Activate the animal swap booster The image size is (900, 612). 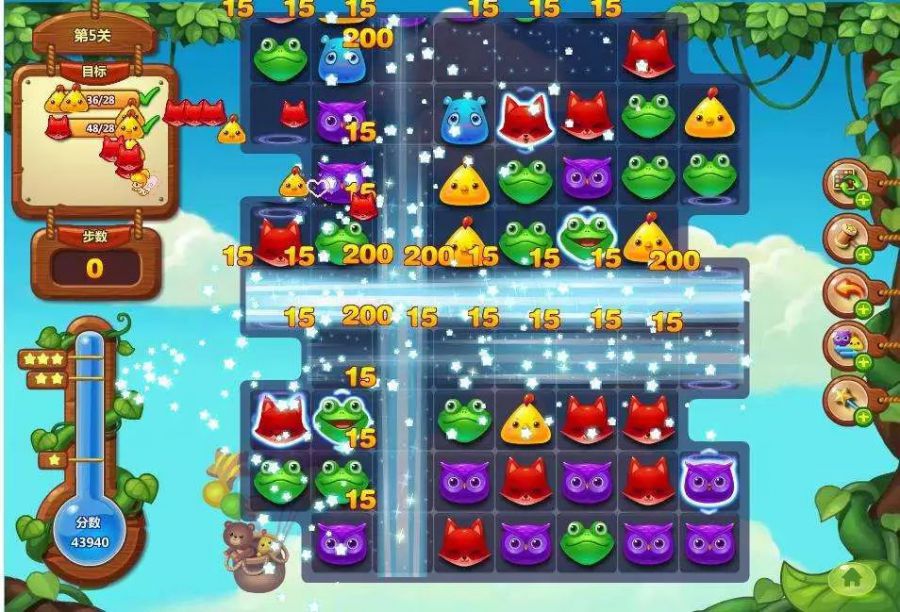[846, 345]
